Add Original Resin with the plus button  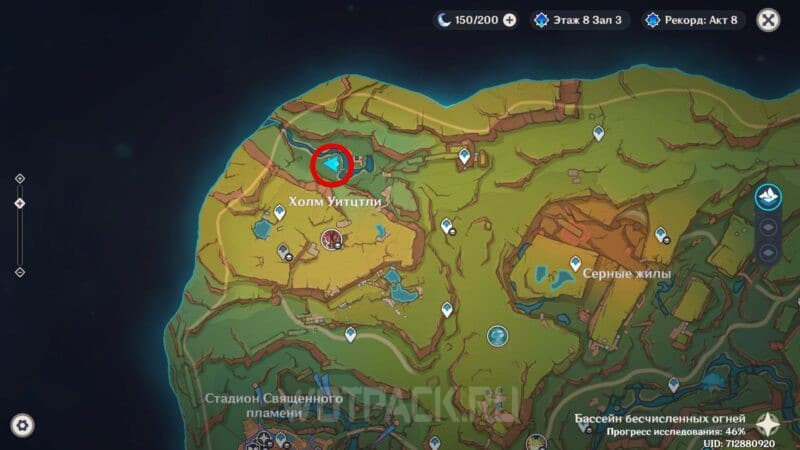[510, 20]
